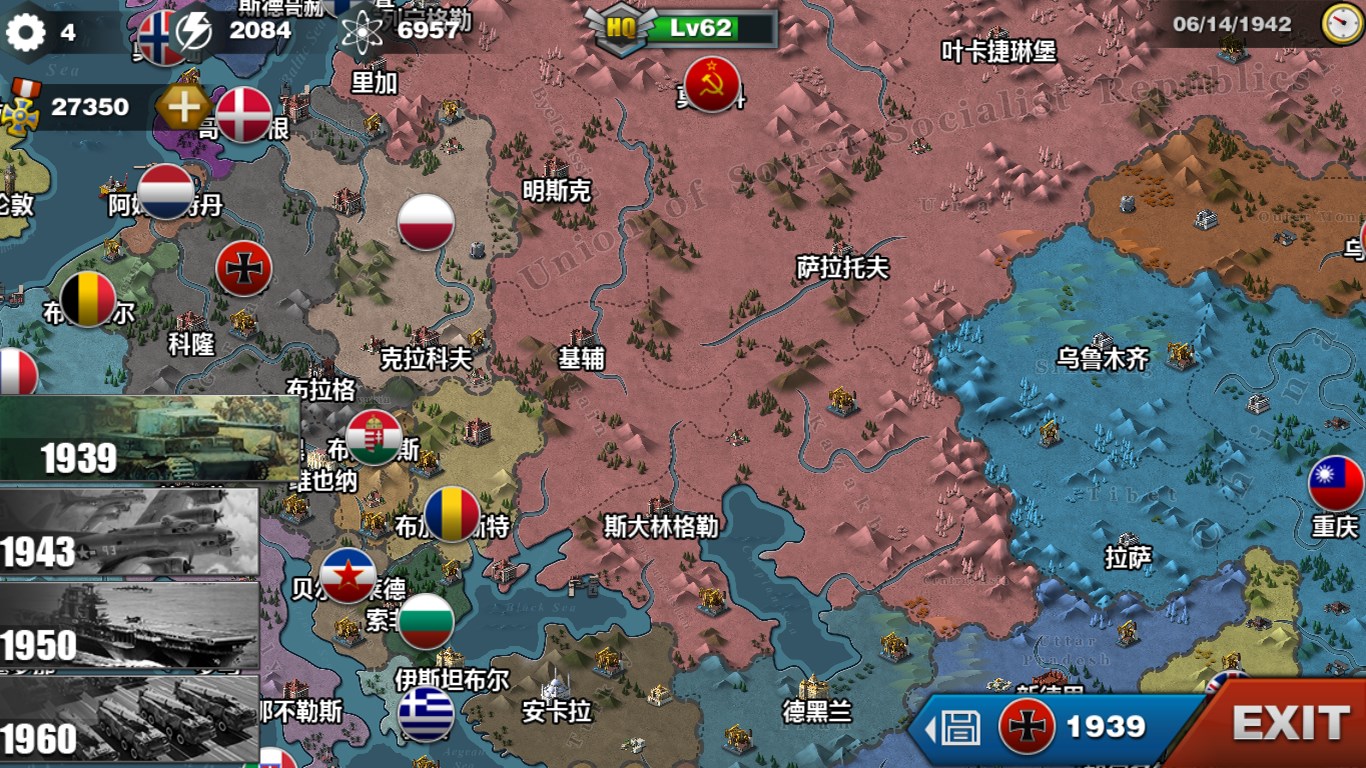Open the clock icon in the top-right corner
1366x768 pixels.
coord(1337,24)
